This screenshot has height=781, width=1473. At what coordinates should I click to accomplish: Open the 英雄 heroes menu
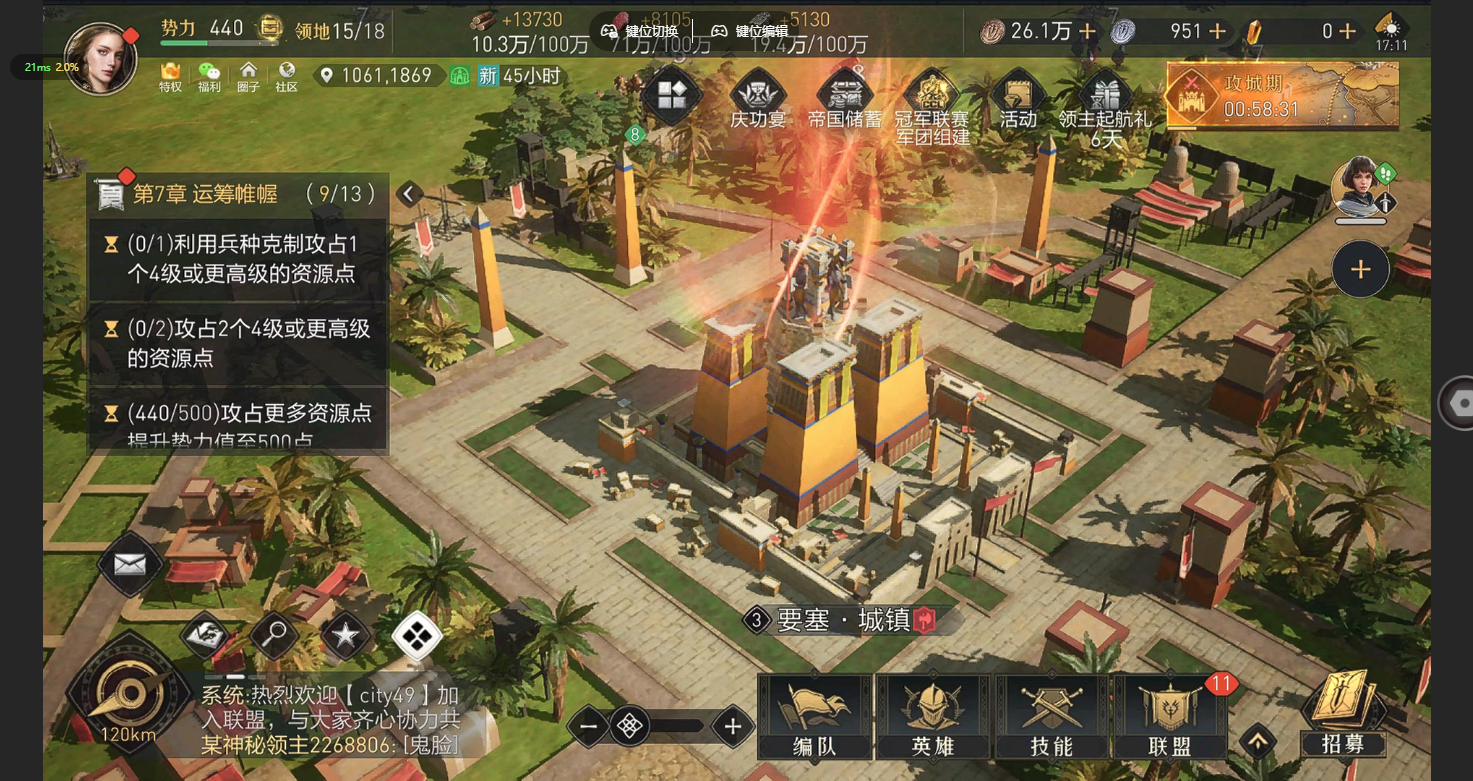tap(934, 717)
